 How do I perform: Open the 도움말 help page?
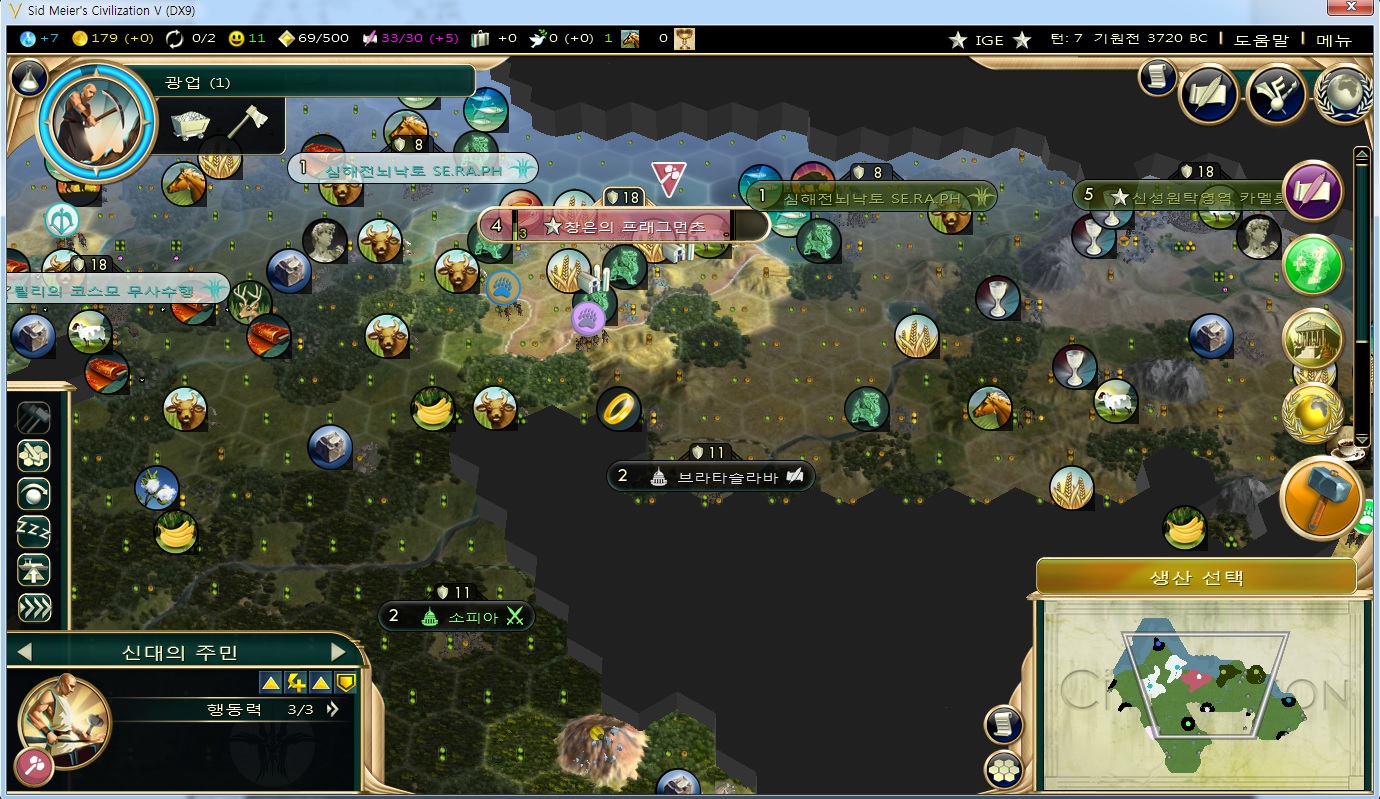(x=1261, y=40)
